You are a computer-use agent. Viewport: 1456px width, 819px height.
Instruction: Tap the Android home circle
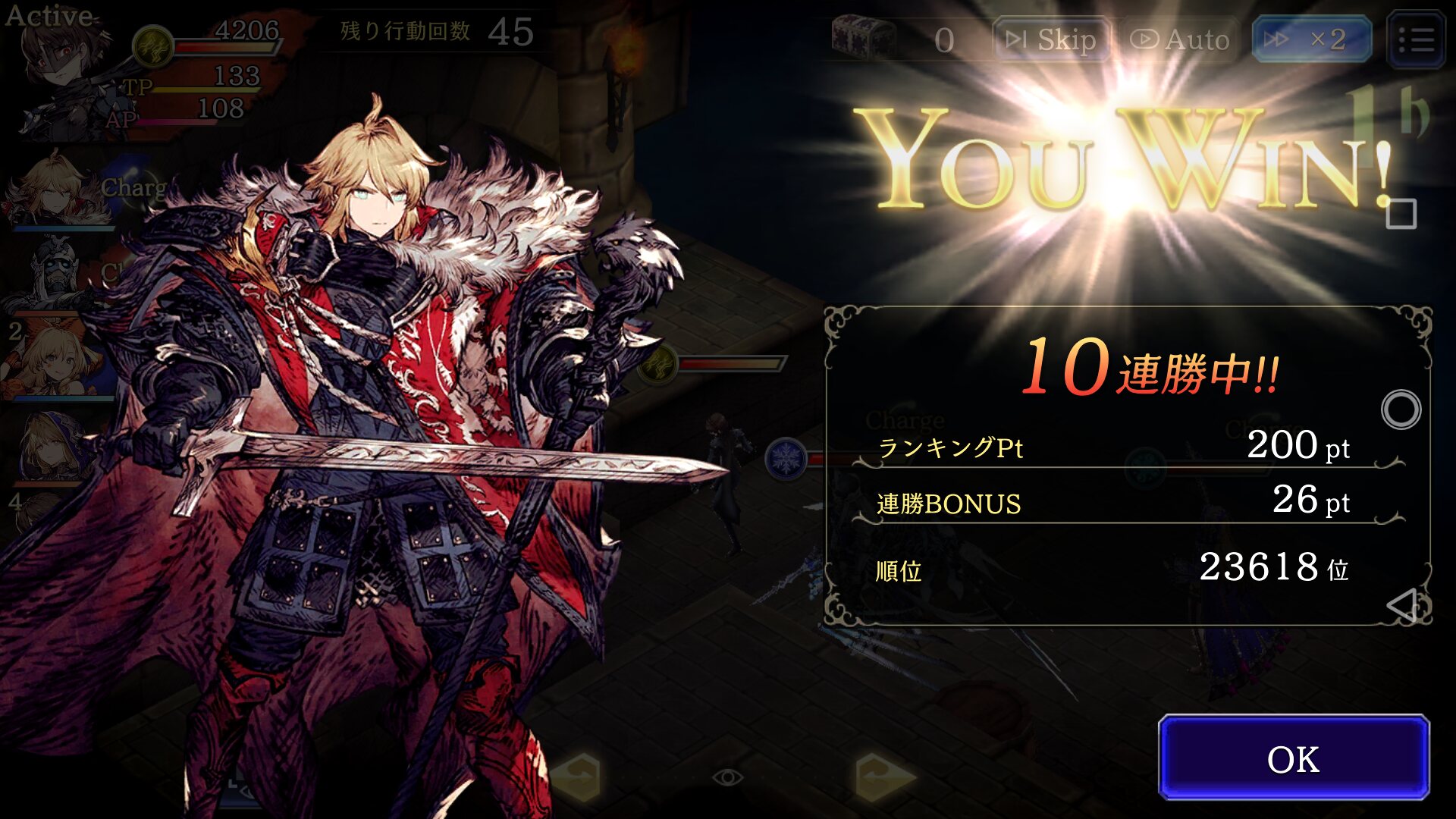pyautogui.click(x=1401, y=410)
